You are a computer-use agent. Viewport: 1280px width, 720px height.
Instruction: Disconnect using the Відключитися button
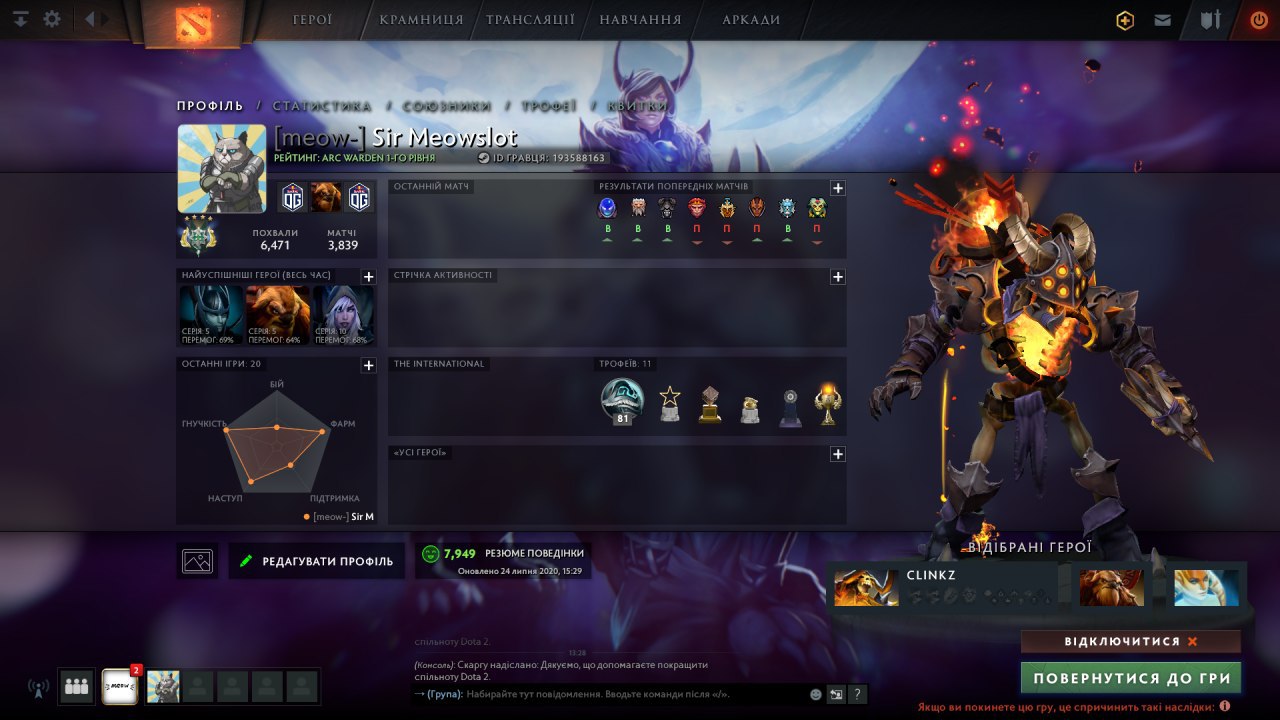(x=1130, y=641)
